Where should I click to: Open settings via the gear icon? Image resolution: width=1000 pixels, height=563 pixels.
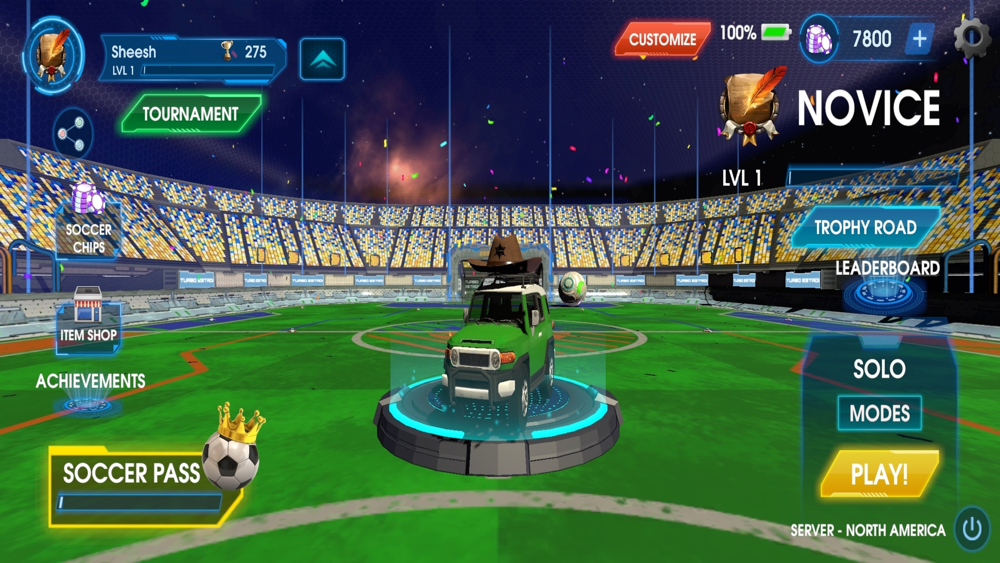pyautogui.click(x=972, y=38)
